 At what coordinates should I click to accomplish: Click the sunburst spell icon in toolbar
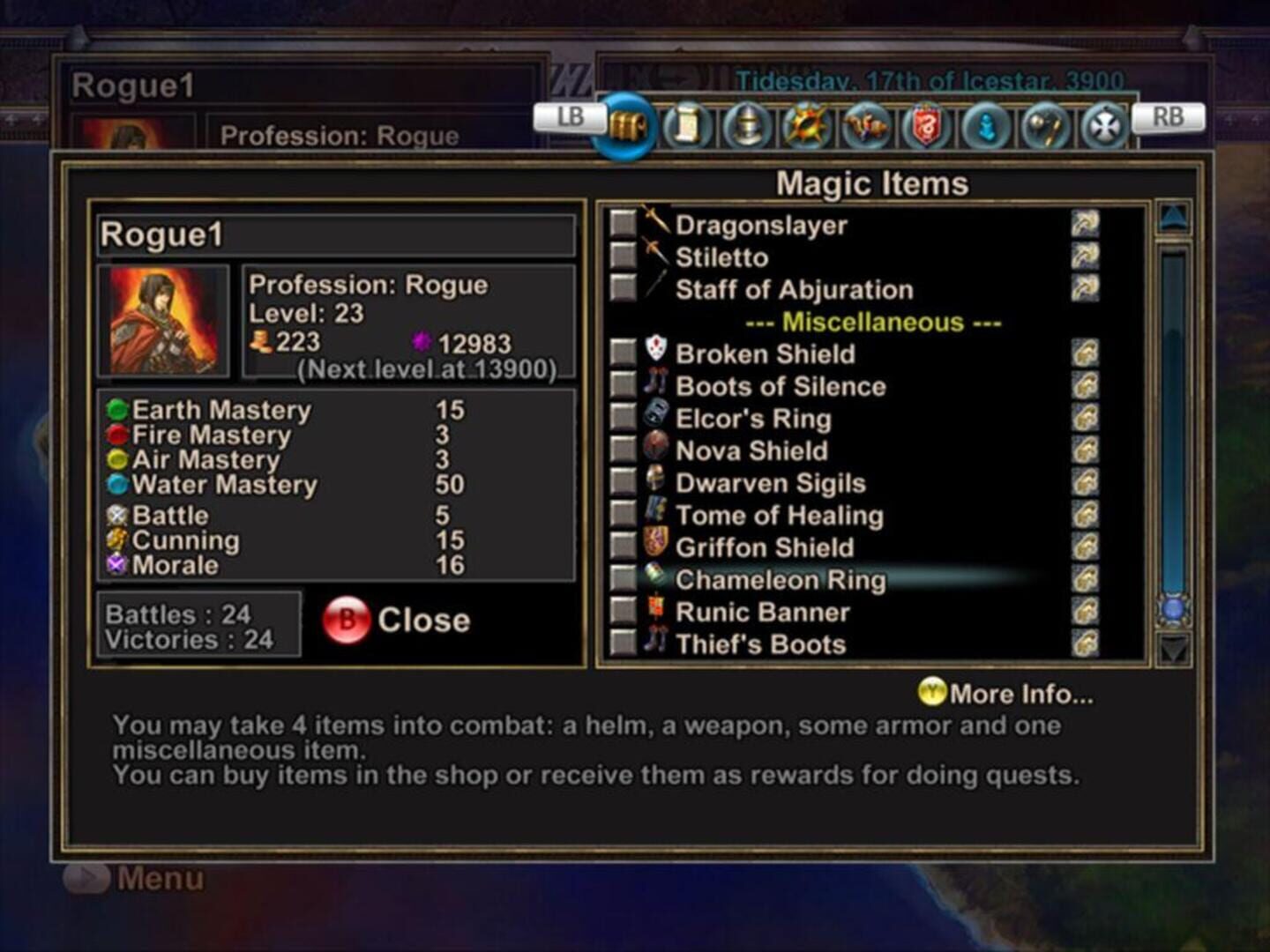pyautogui.click(x=807, y=127)
